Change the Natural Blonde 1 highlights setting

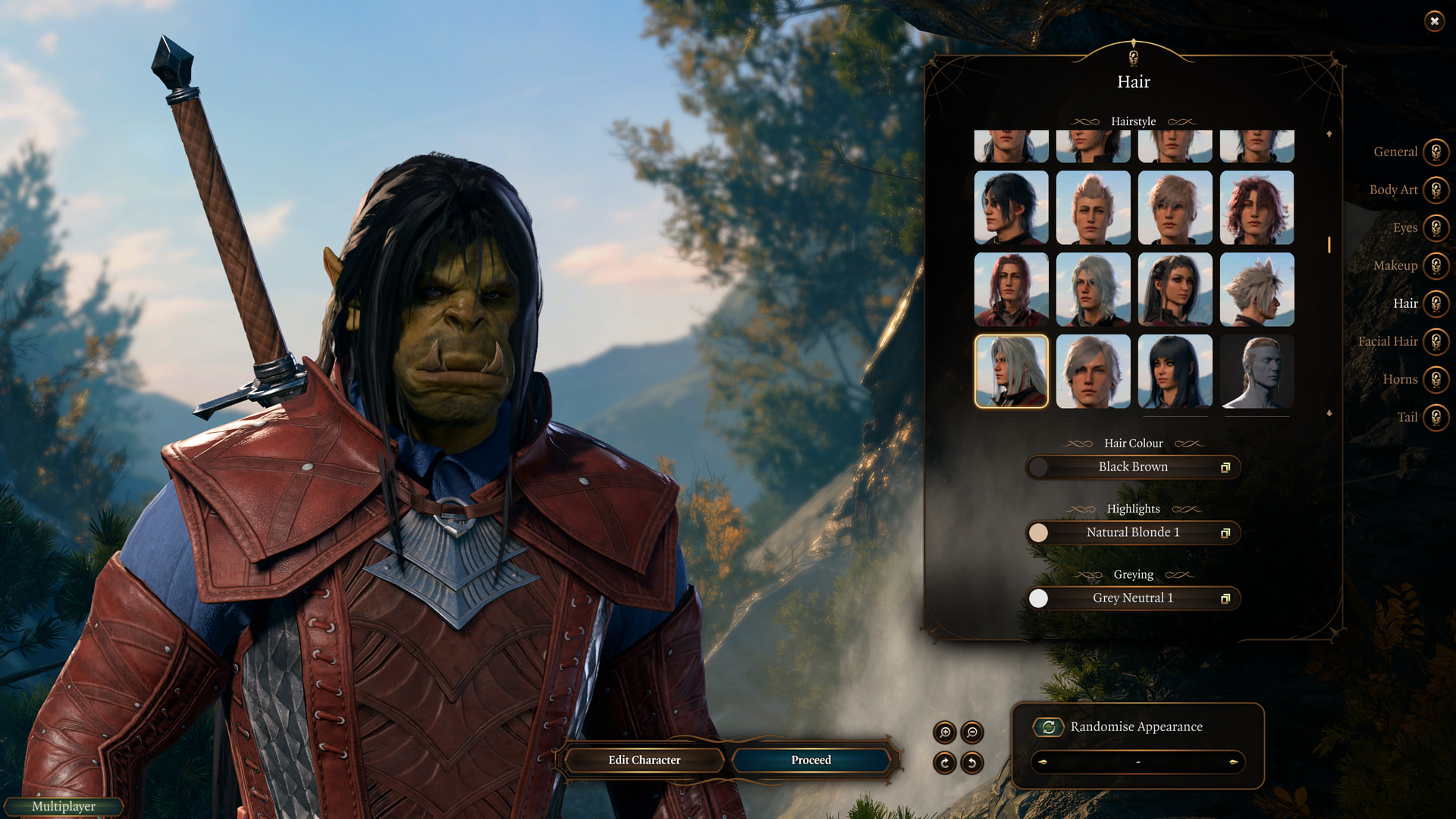pos(1133,533)
